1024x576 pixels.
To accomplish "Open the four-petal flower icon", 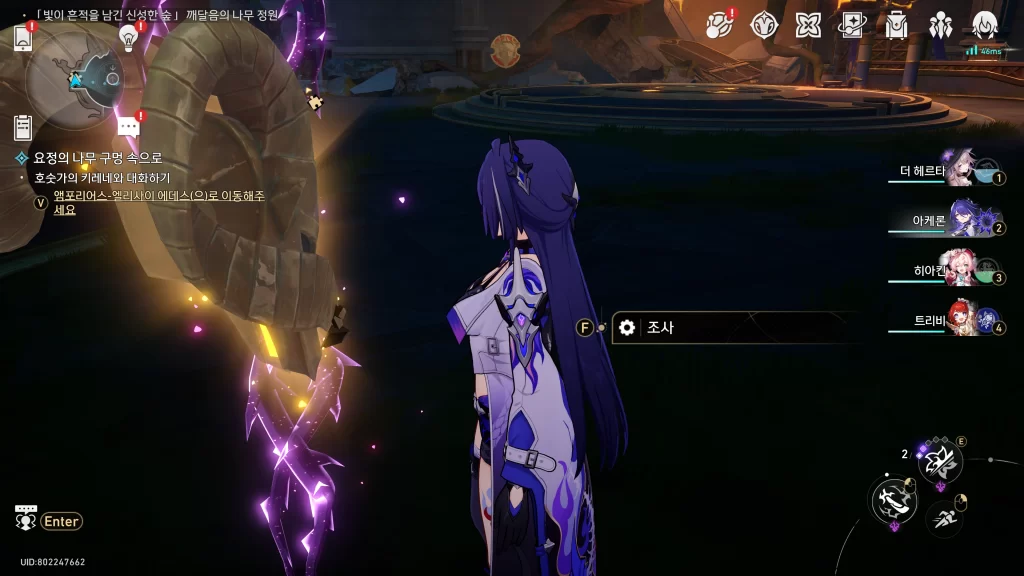I will [808, 25].
